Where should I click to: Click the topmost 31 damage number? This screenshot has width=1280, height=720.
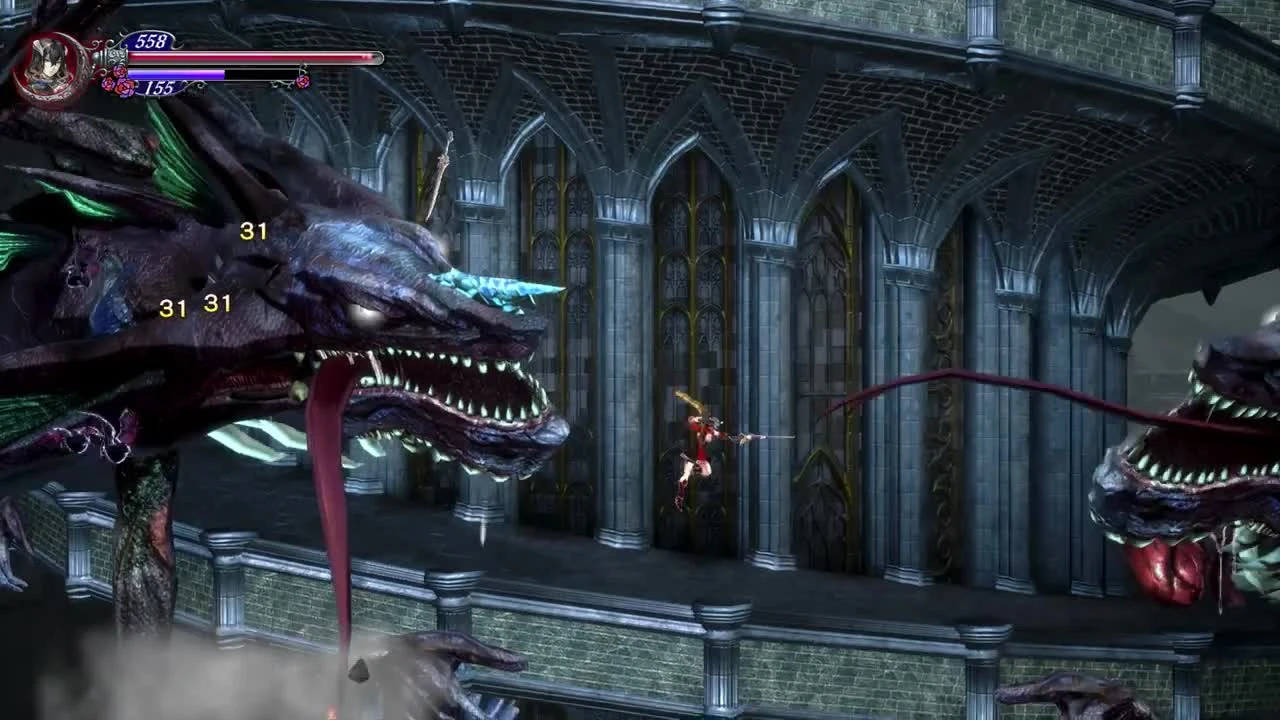point(253,231)
